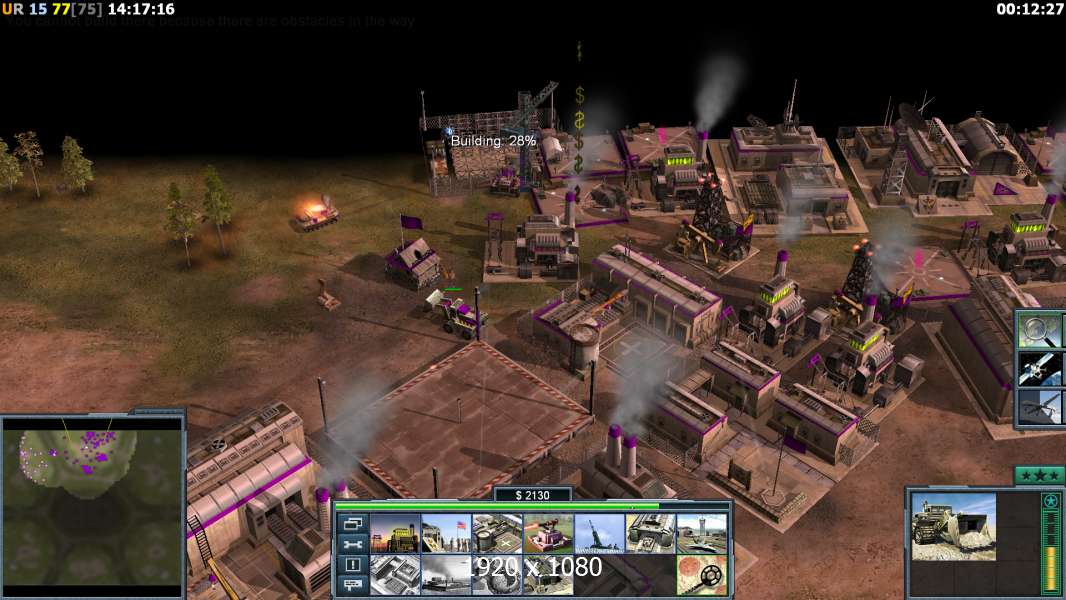Viewport: 1066px width, 600px height.
Task: Choose the missile launcher defense icon
Action: (x=599, y=534)
